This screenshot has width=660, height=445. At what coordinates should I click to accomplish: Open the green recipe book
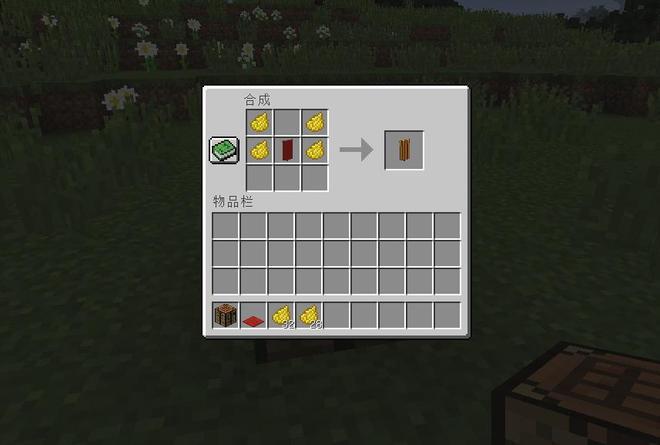click(224, 150)
